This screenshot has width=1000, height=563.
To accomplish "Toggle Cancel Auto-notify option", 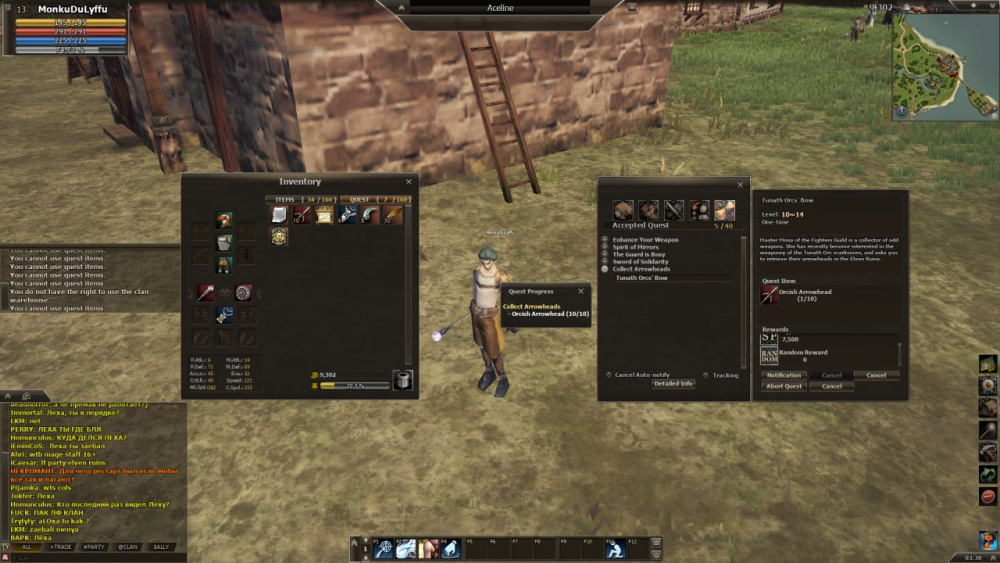I will 608,375.
